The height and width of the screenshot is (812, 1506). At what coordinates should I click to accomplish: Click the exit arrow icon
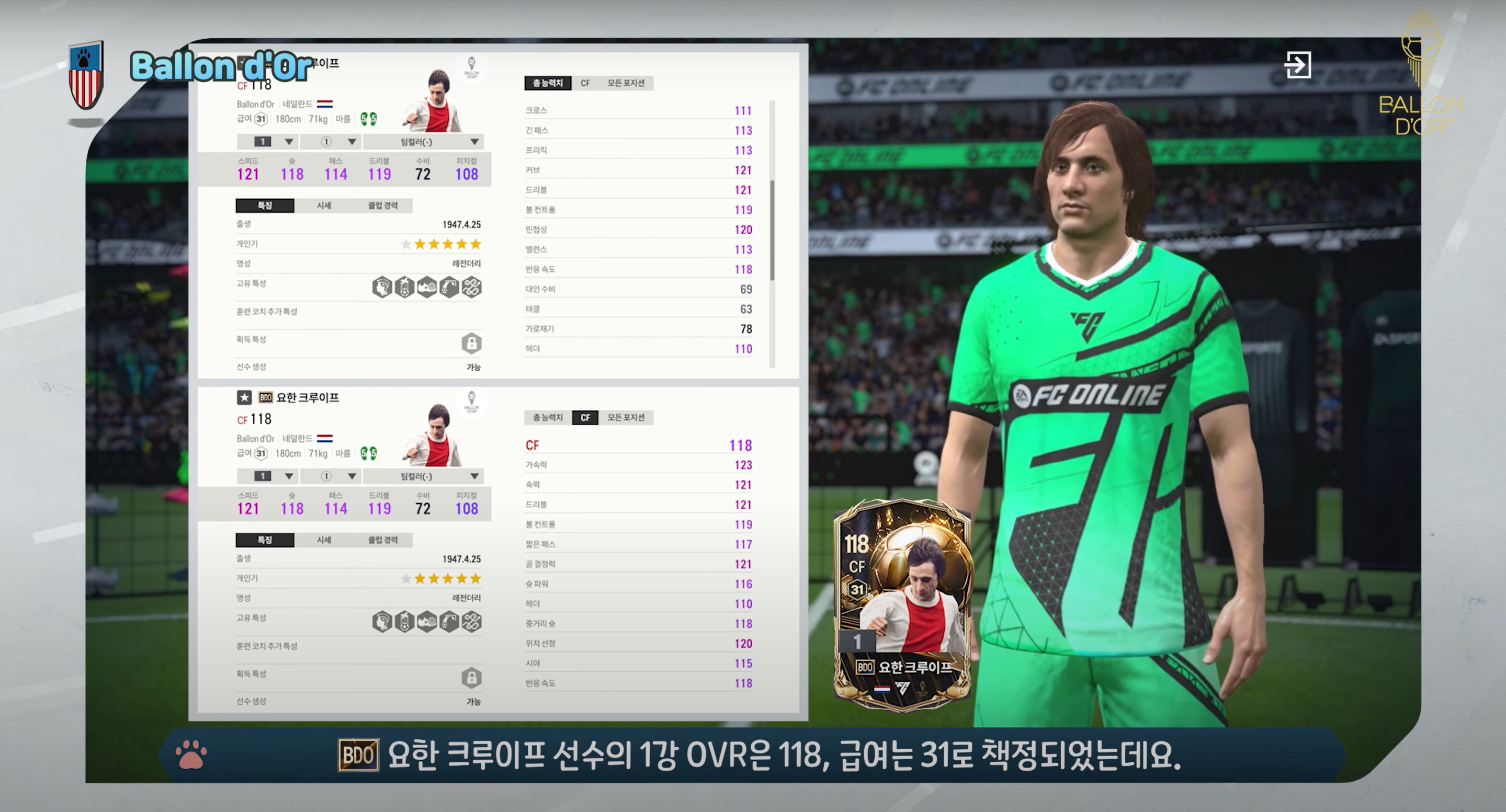click(x=1297, y=64)
